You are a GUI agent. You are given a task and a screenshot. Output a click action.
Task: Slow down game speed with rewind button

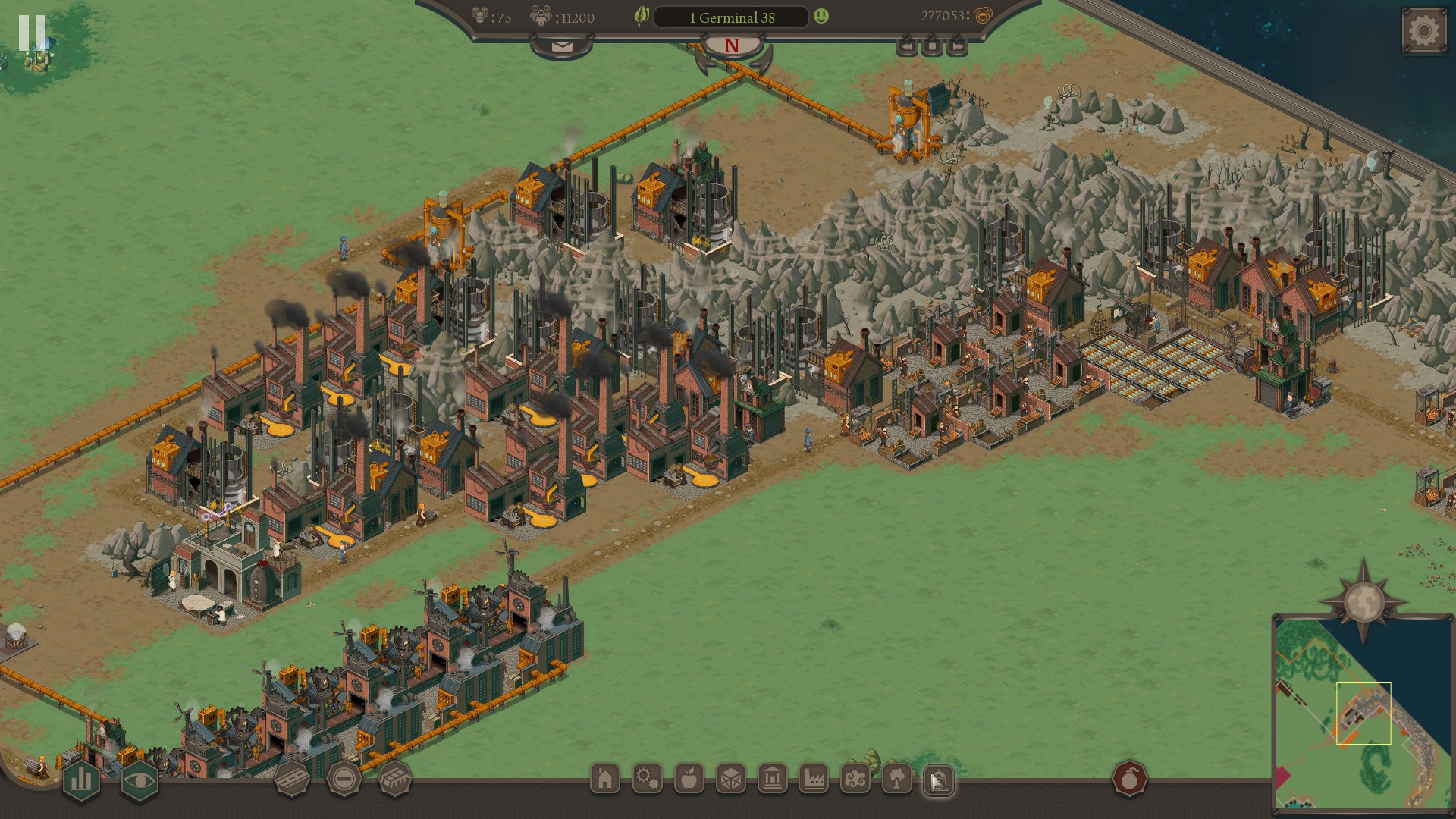[907, 47]
